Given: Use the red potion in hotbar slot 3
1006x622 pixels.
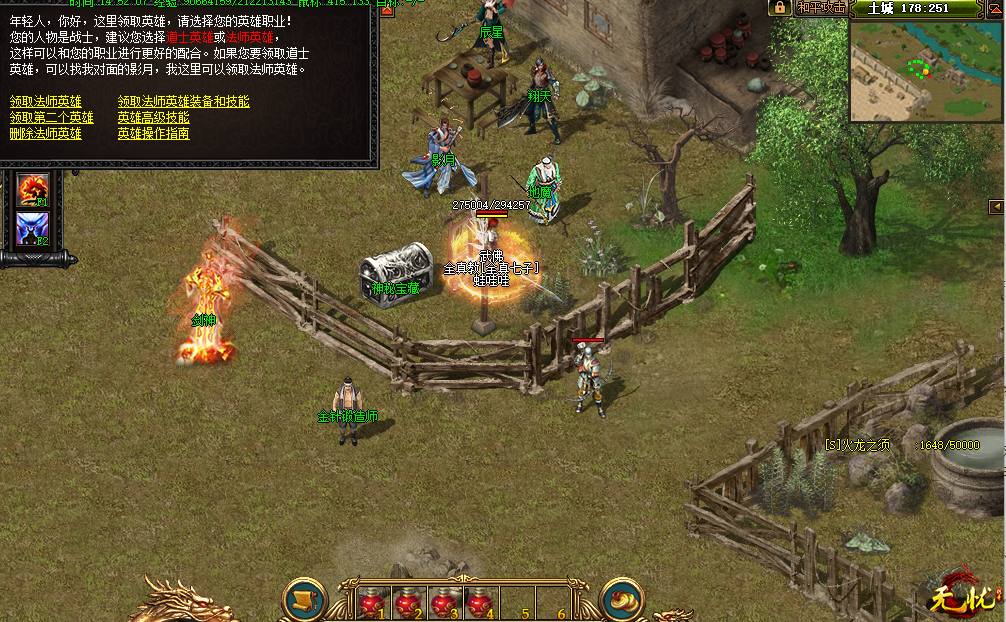Looking at the screenshot, I should point(443,603).
